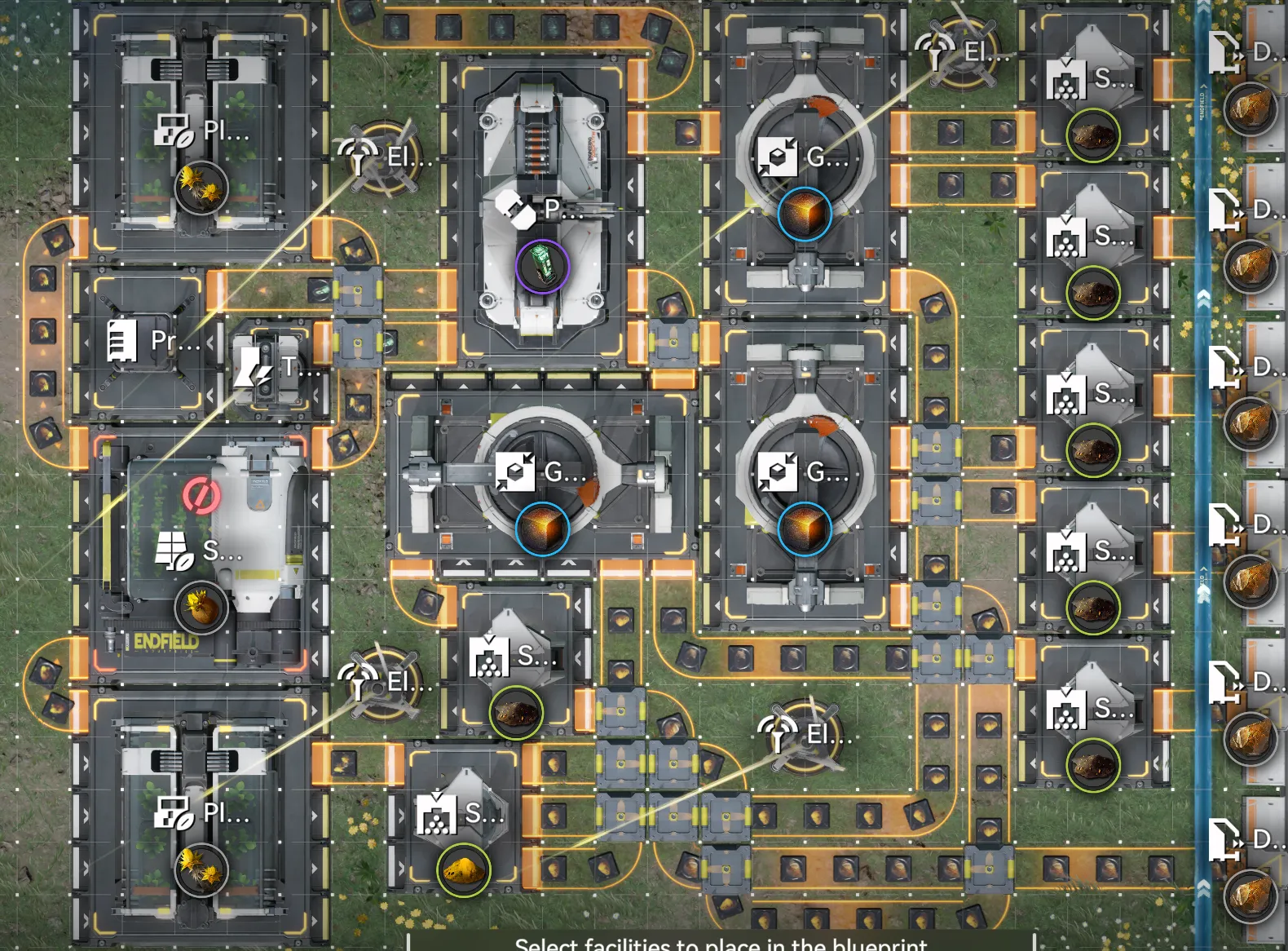Click the Packer icon on the press machine
Viewport: 1288px width, 951px height.
pyautogui.click(x=514, y=209)
